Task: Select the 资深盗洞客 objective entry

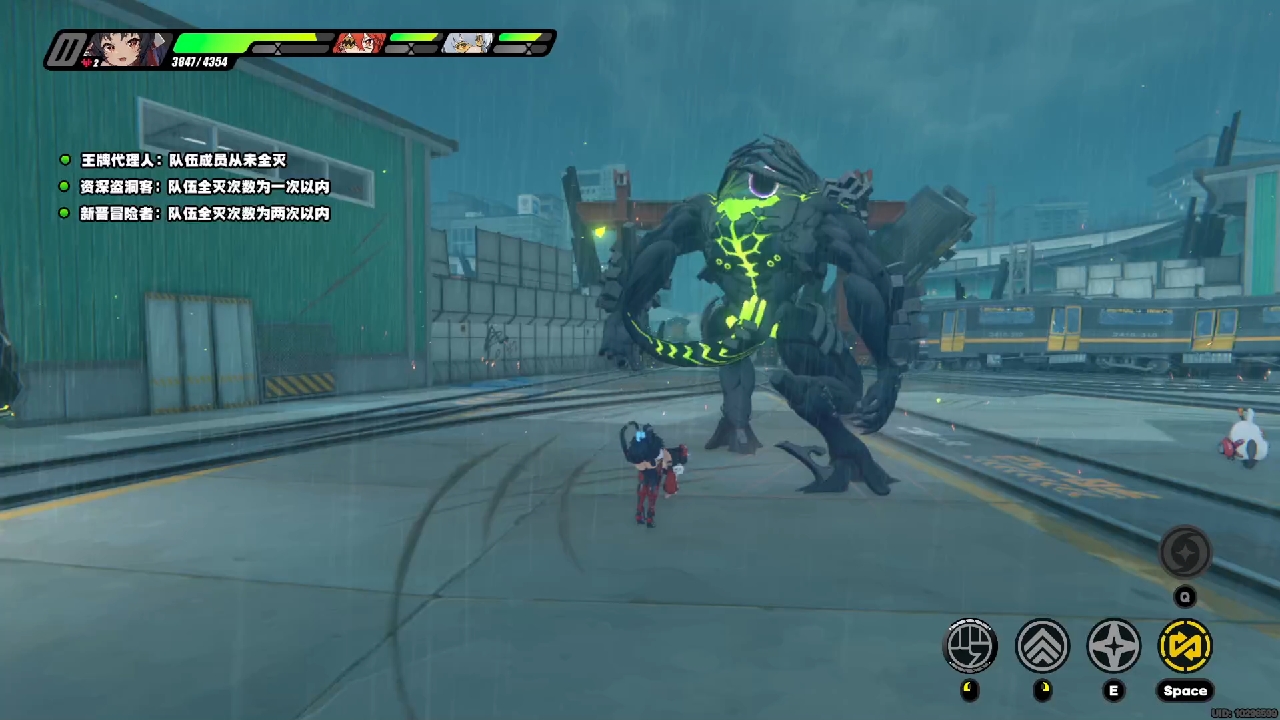Action: (205, 187)
